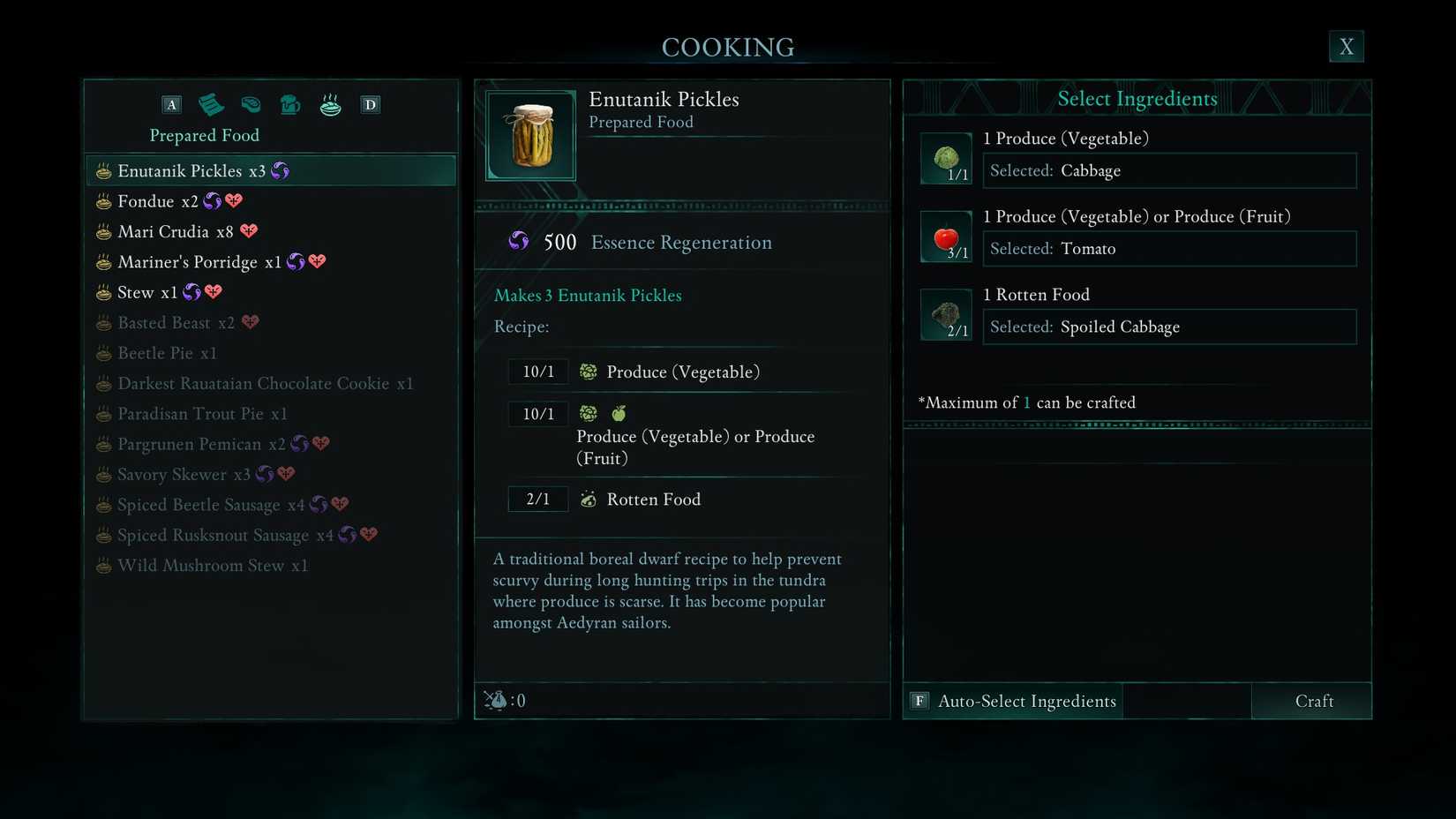Click the prepared food bowl filter icon
The width and height of the screenshot is (1456, 819).
pyautogui.click(x=330, y=104)
